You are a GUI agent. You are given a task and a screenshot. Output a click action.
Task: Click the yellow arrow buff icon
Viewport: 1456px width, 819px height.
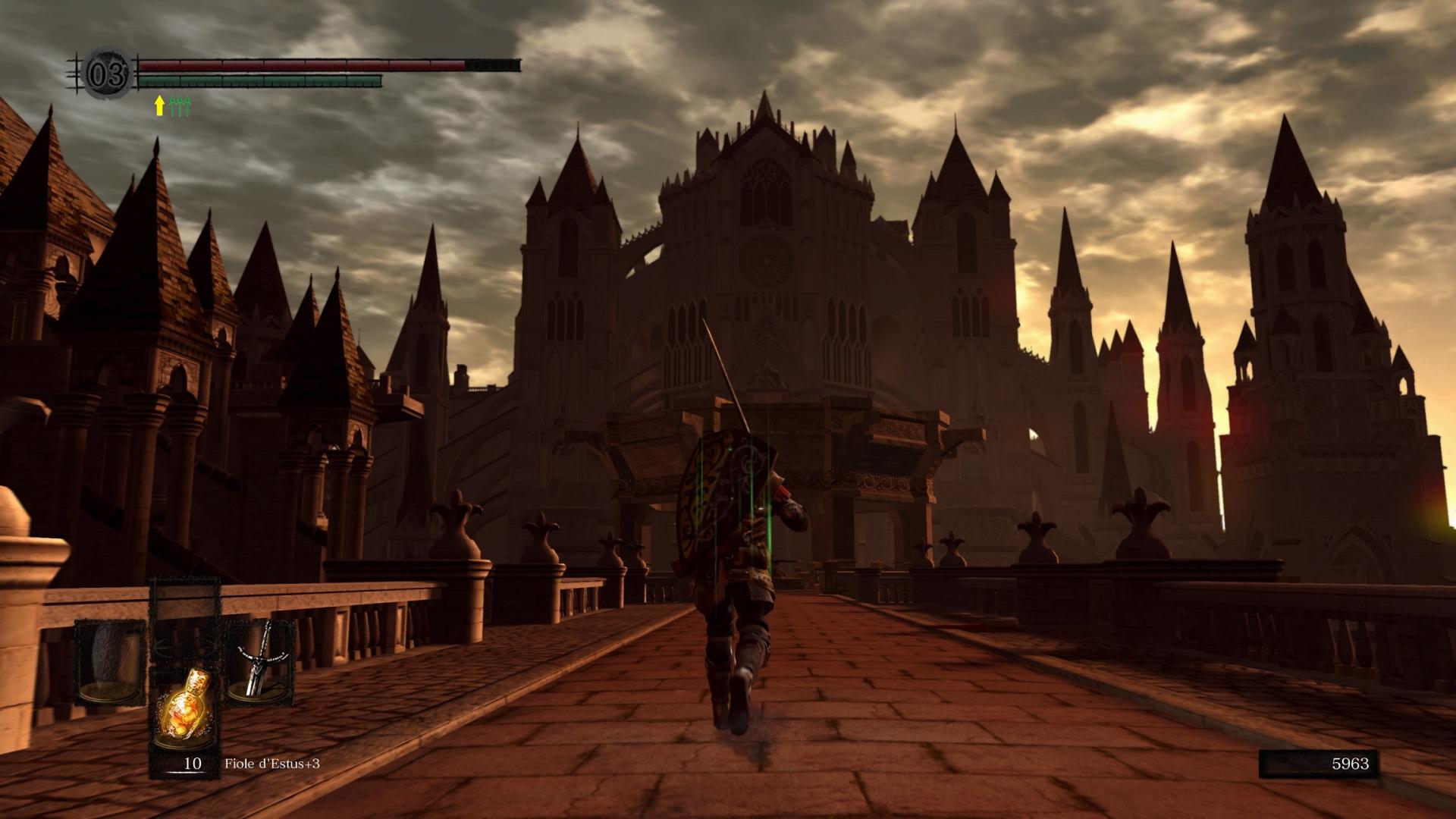click(159, 106)
